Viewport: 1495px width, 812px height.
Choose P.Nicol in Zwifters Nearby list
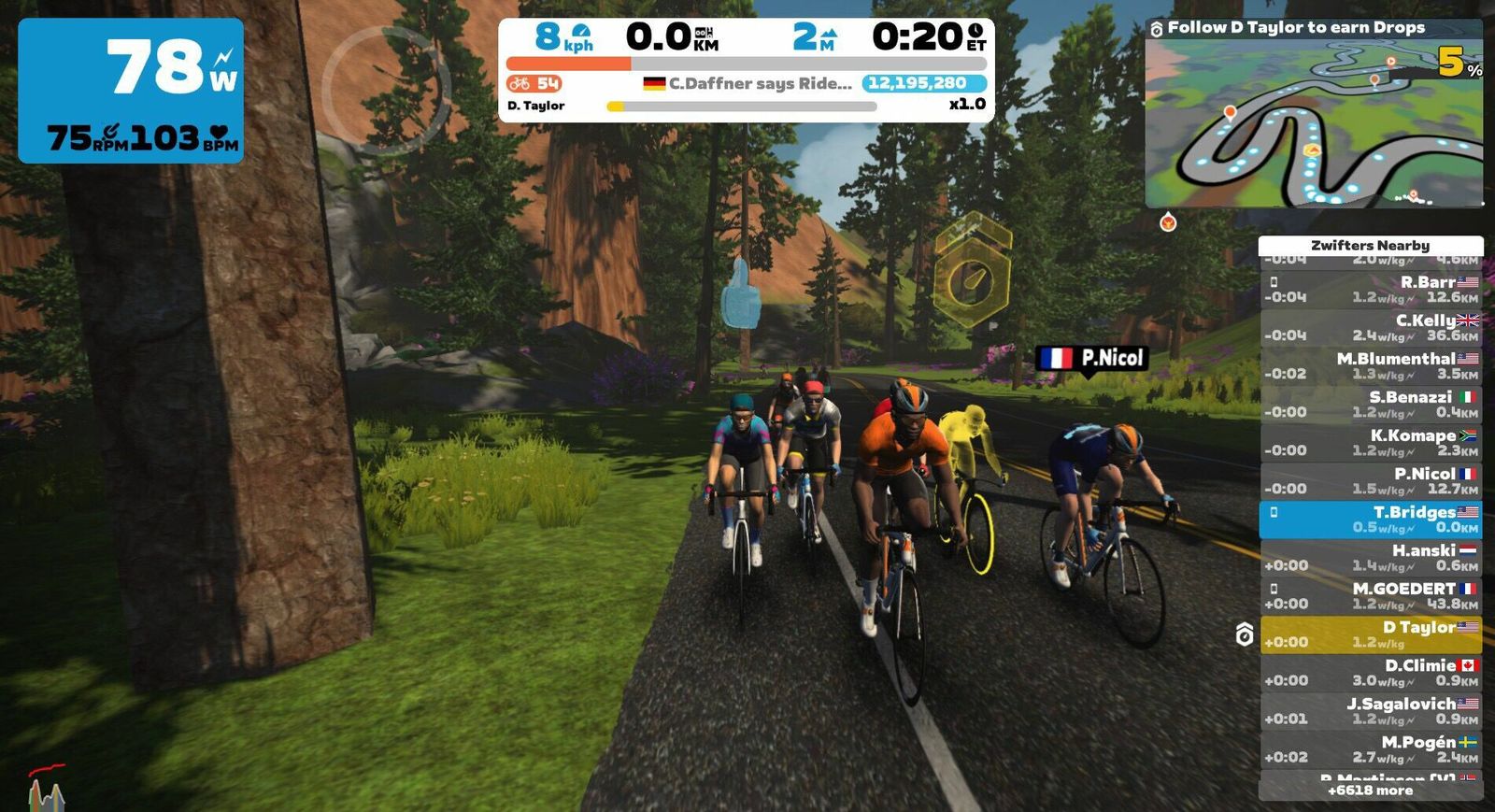[x=1371, y=480]
